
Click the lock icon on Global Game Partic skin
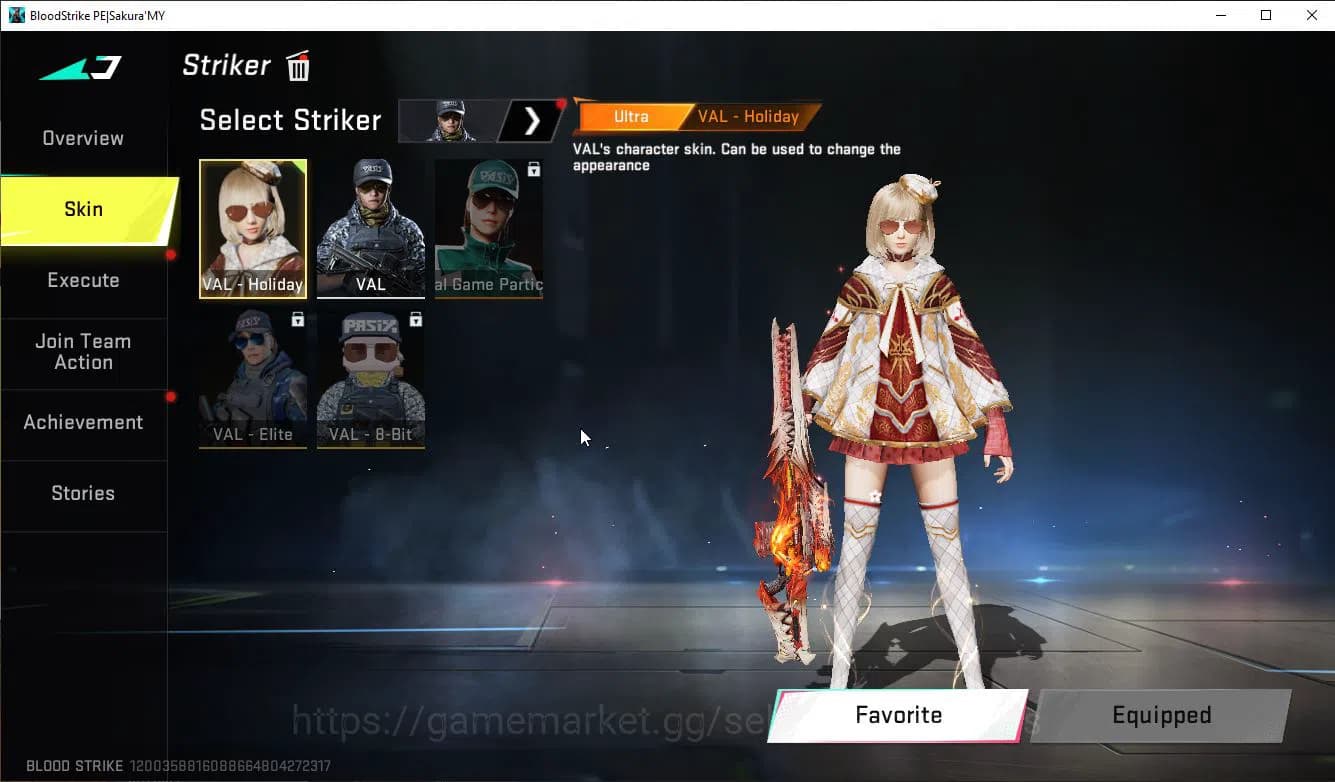[x=531, y=167]
